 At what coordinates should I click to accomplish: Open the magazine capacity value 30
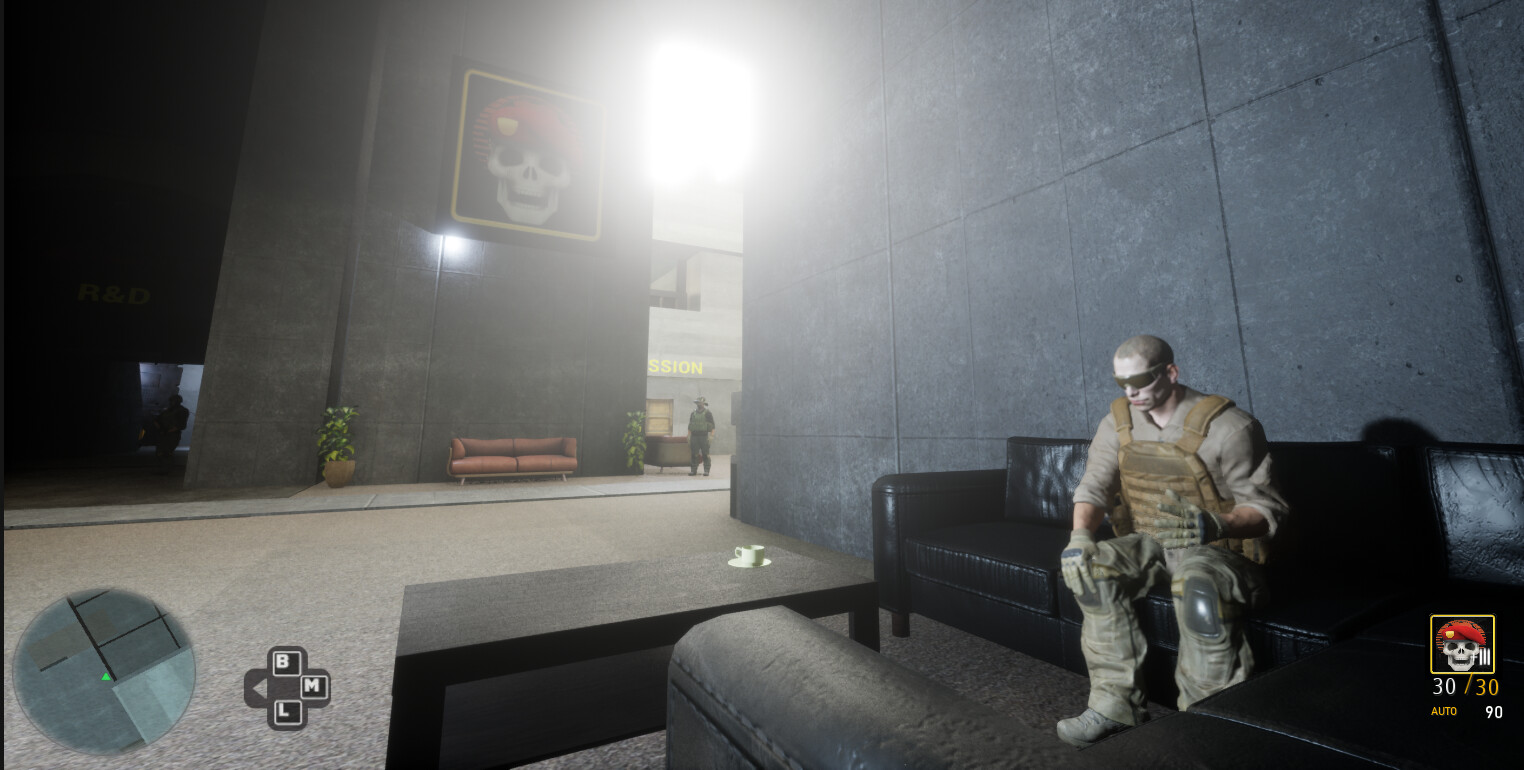(x=1487, y=687)
